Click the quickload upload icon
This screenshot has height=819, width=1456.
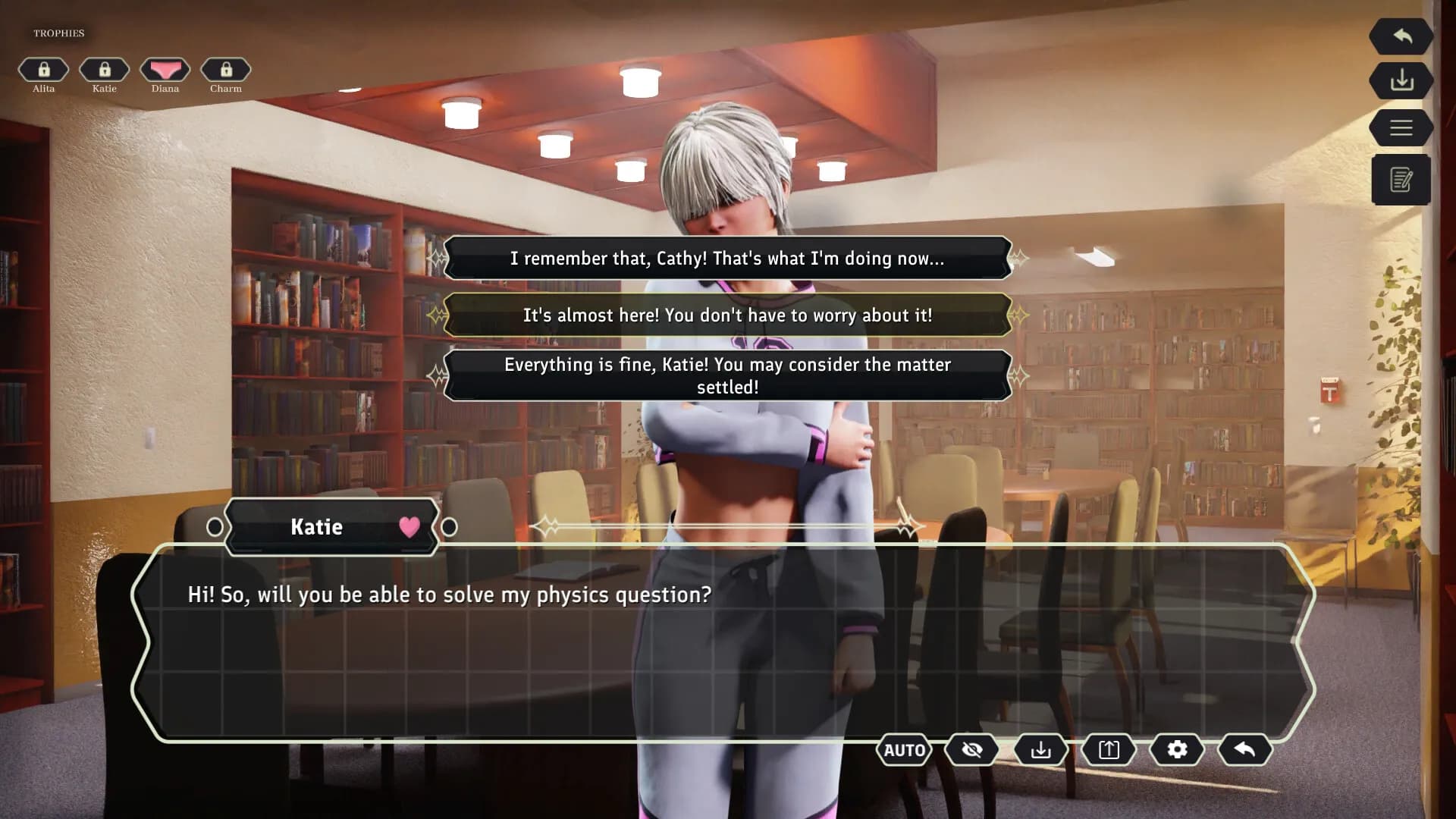(1108, 750)
